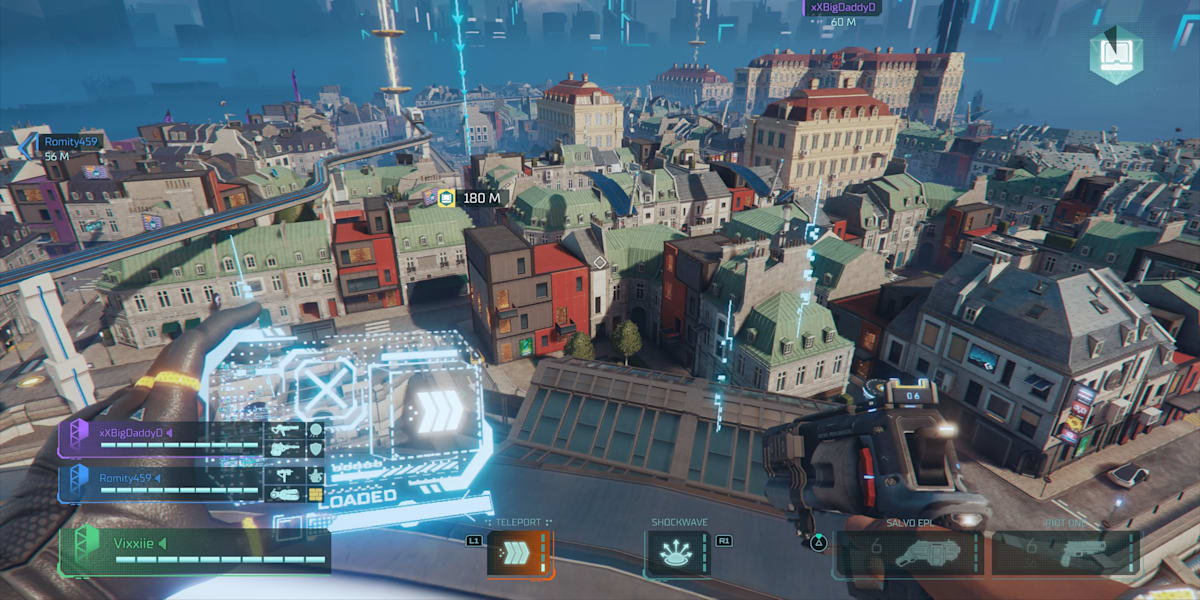Click the Vixxiie player status panel
Screen dimensions: 1200x600
(x=194, y=550)
